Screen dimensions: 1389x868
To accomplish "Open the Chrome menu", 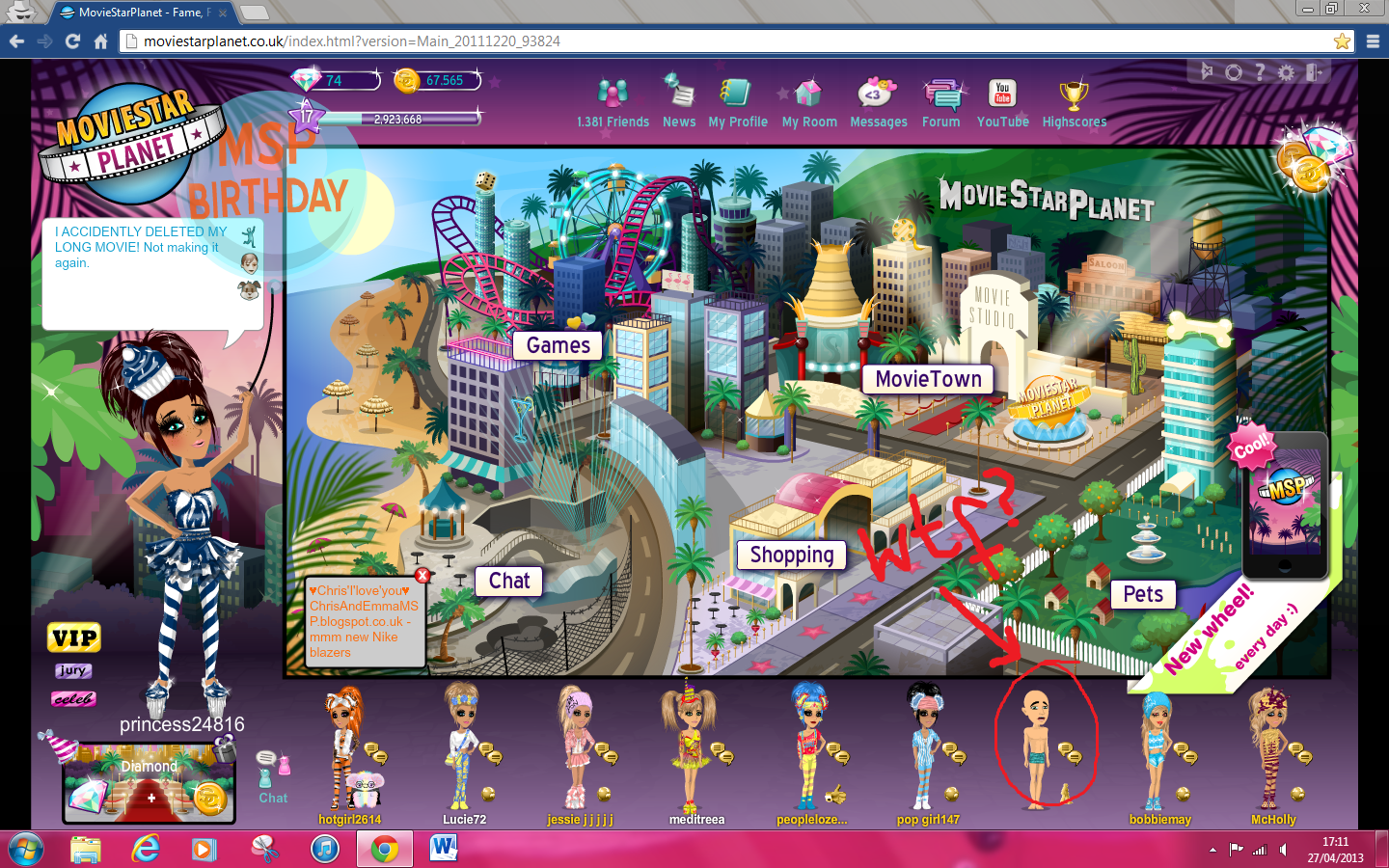I will tap(1373, 41).
